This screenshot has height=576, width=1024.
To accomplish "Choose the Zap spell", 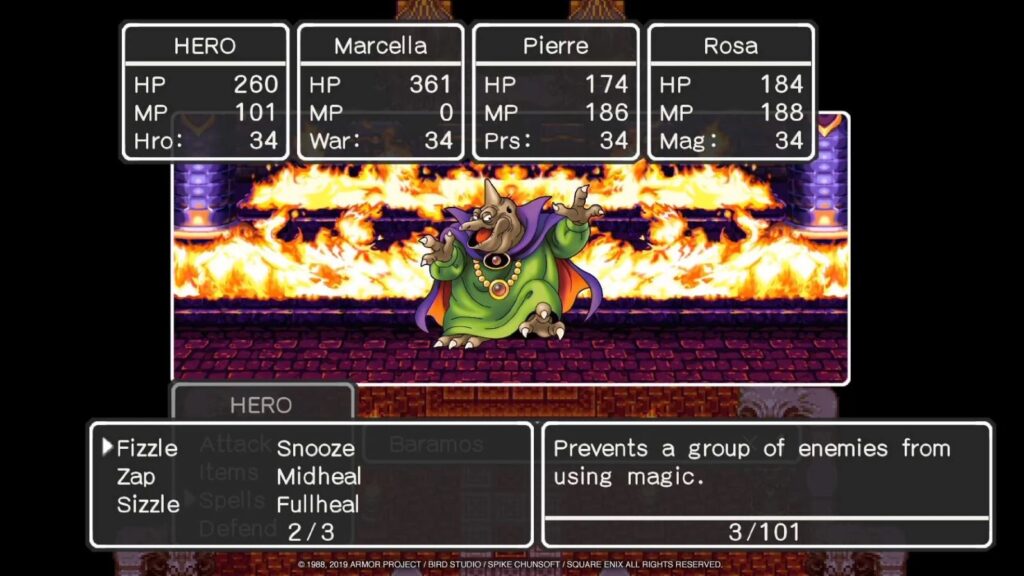I will (137, 477).
